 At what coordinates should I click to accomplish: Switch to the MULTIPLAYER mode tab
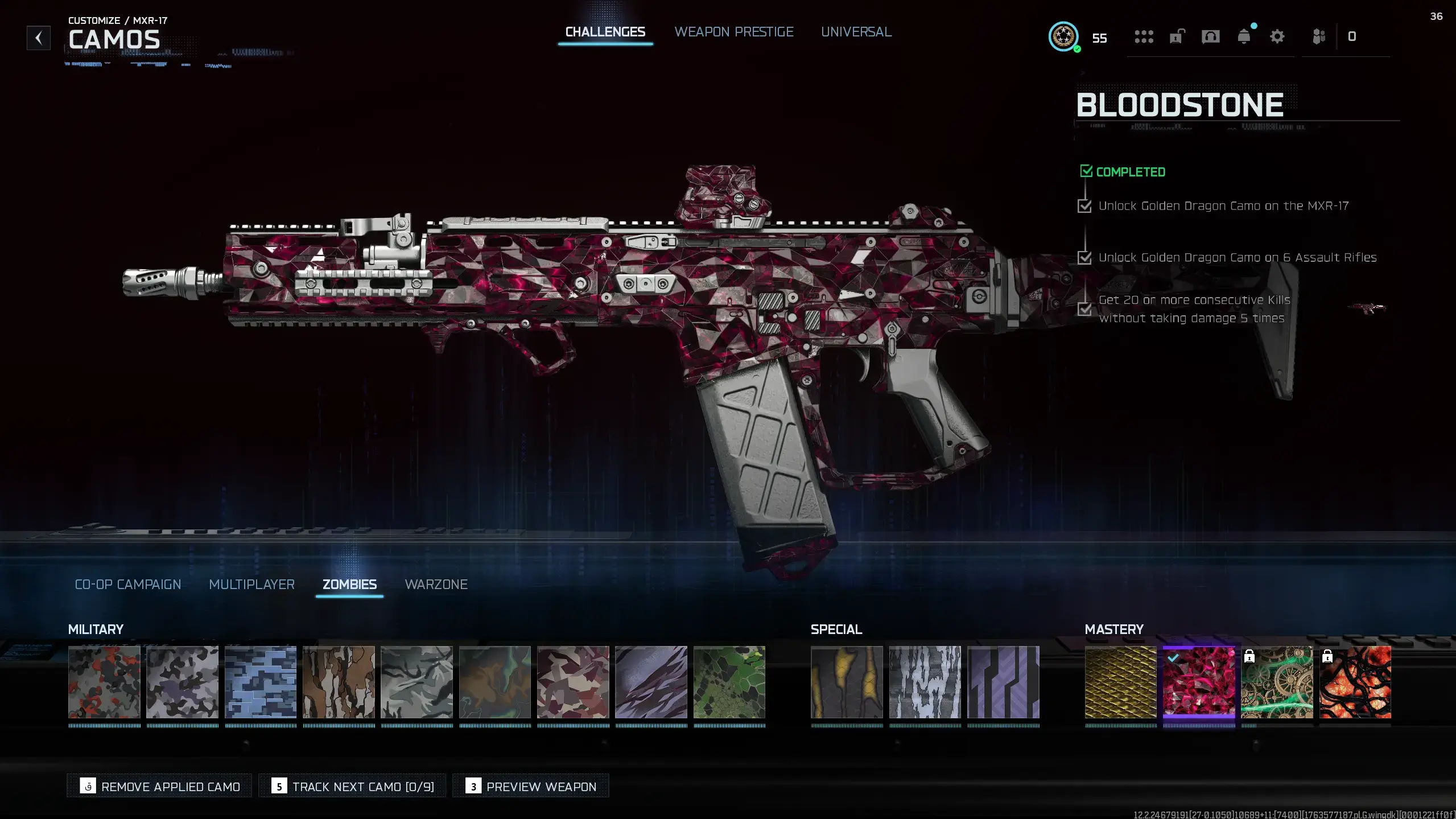(x=252, y=585)
